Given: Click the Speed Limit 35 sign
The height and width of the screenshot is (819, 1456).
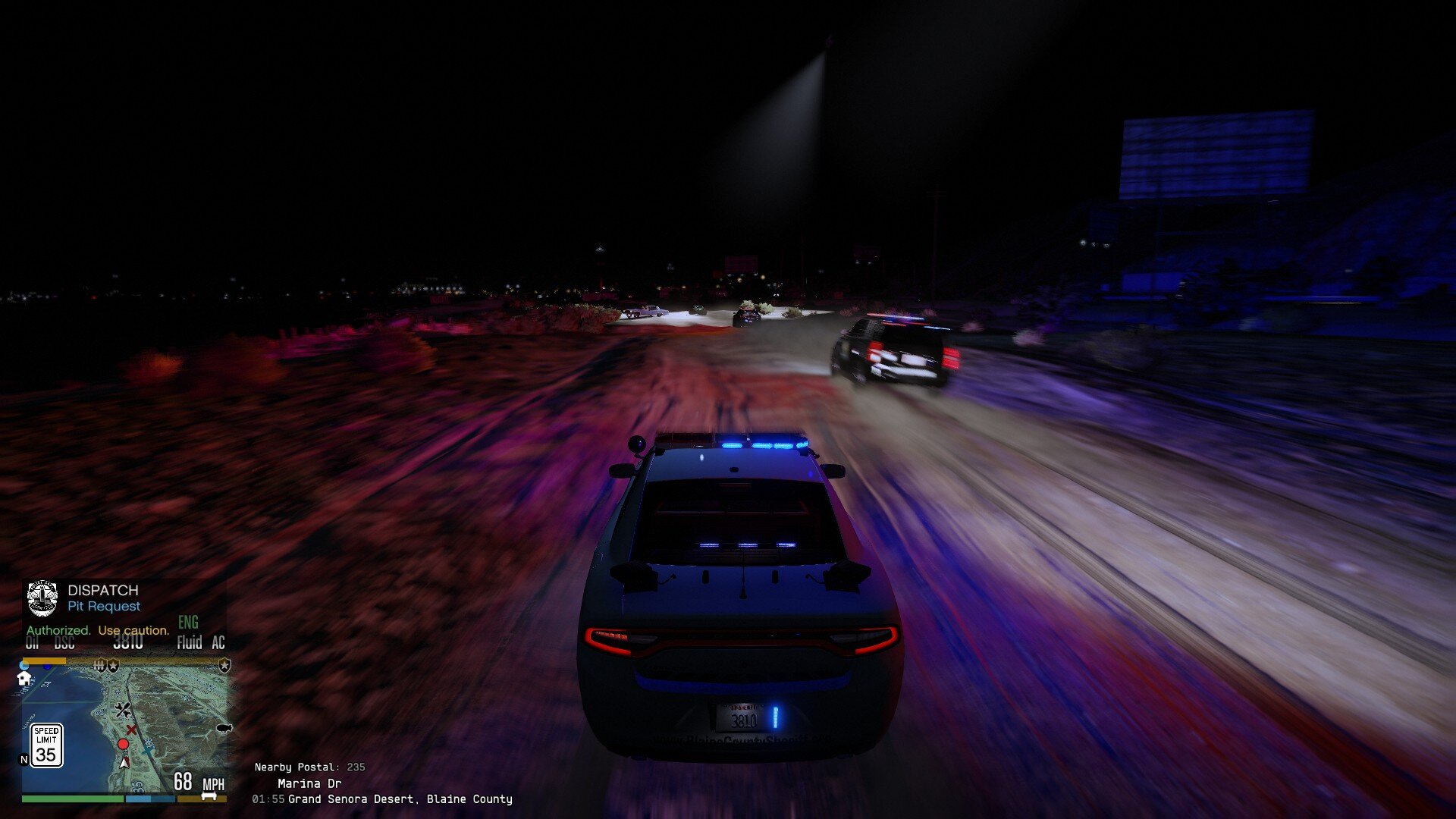Looking at the screenshot, I should coord(46,745).
